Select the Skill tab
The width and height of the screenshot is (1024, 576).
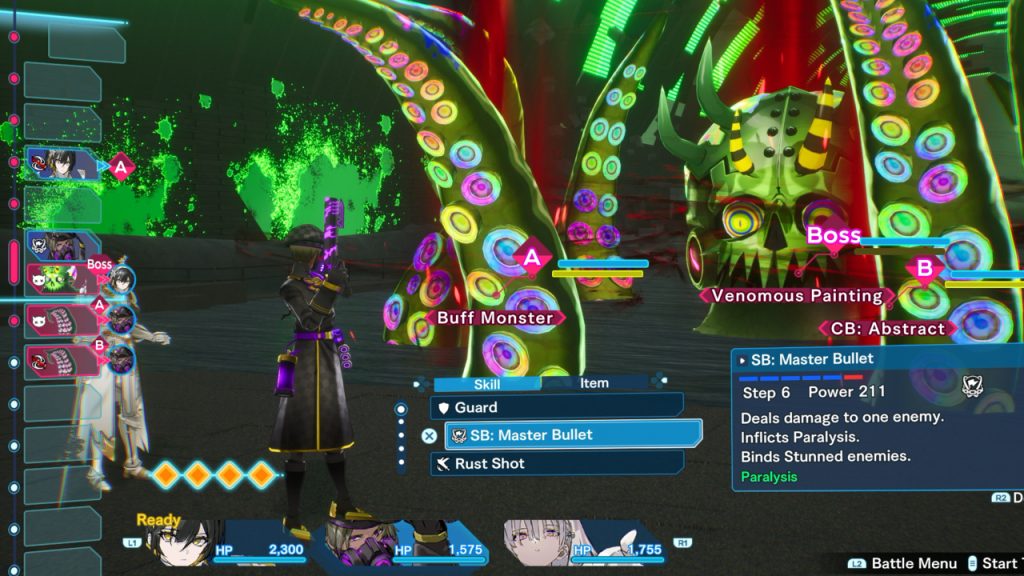(485, 384)
